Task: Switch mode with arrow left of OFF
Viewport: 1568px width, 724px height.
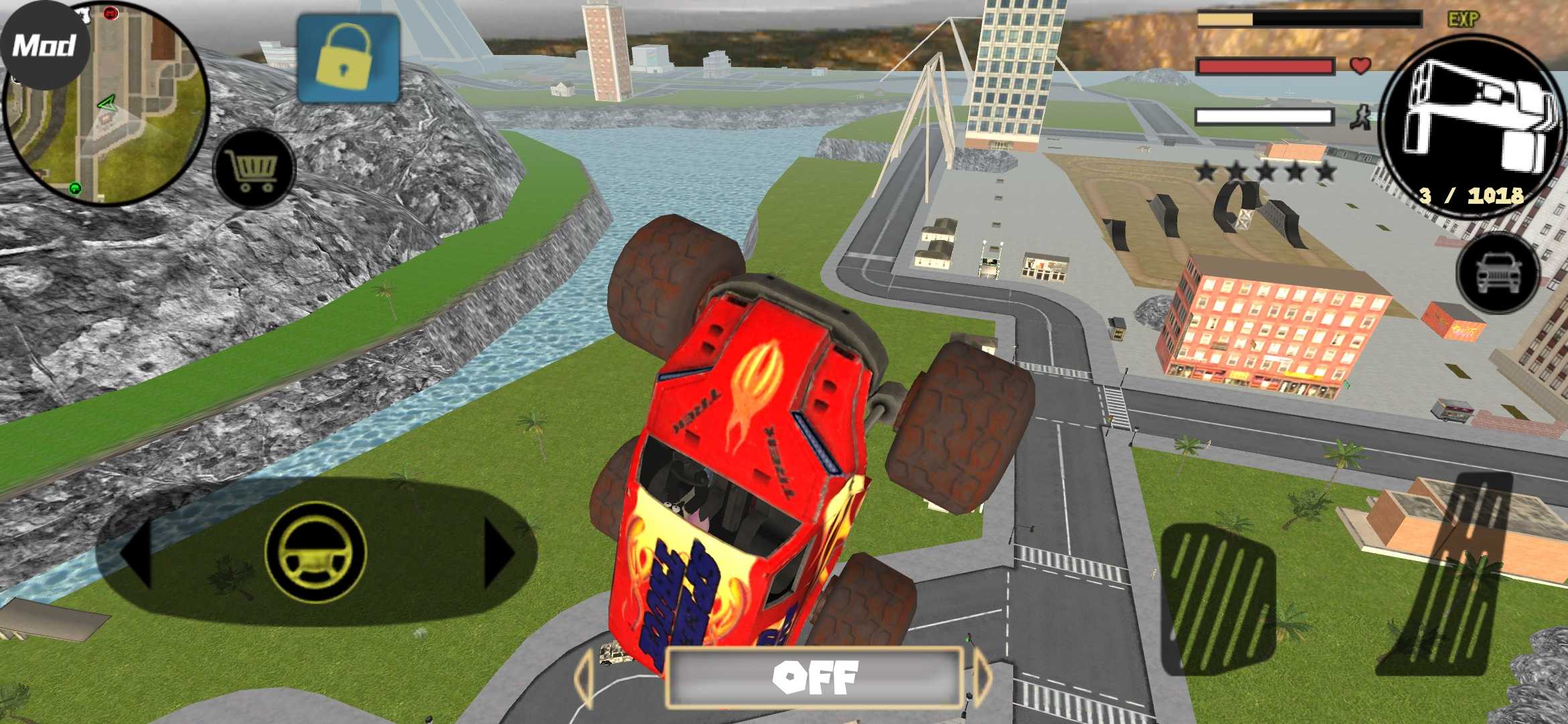Action: coord(584,677)
